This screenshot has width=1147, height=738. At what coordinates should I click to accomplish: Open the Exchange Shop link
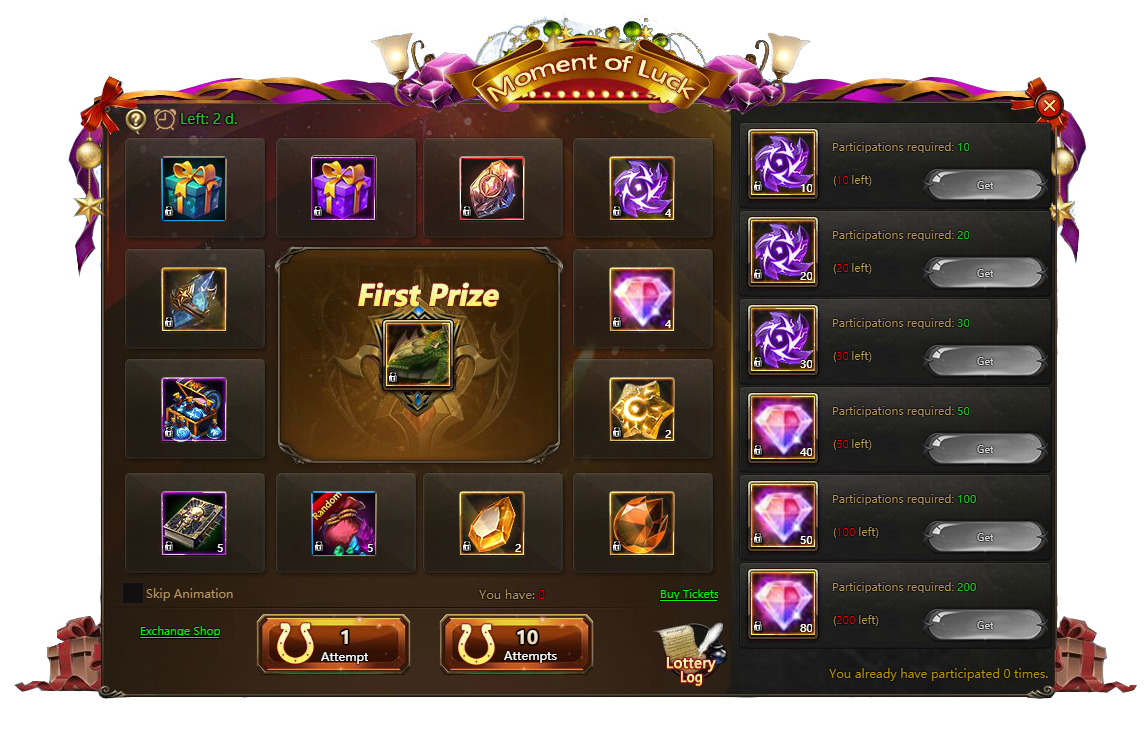point(180,631)
